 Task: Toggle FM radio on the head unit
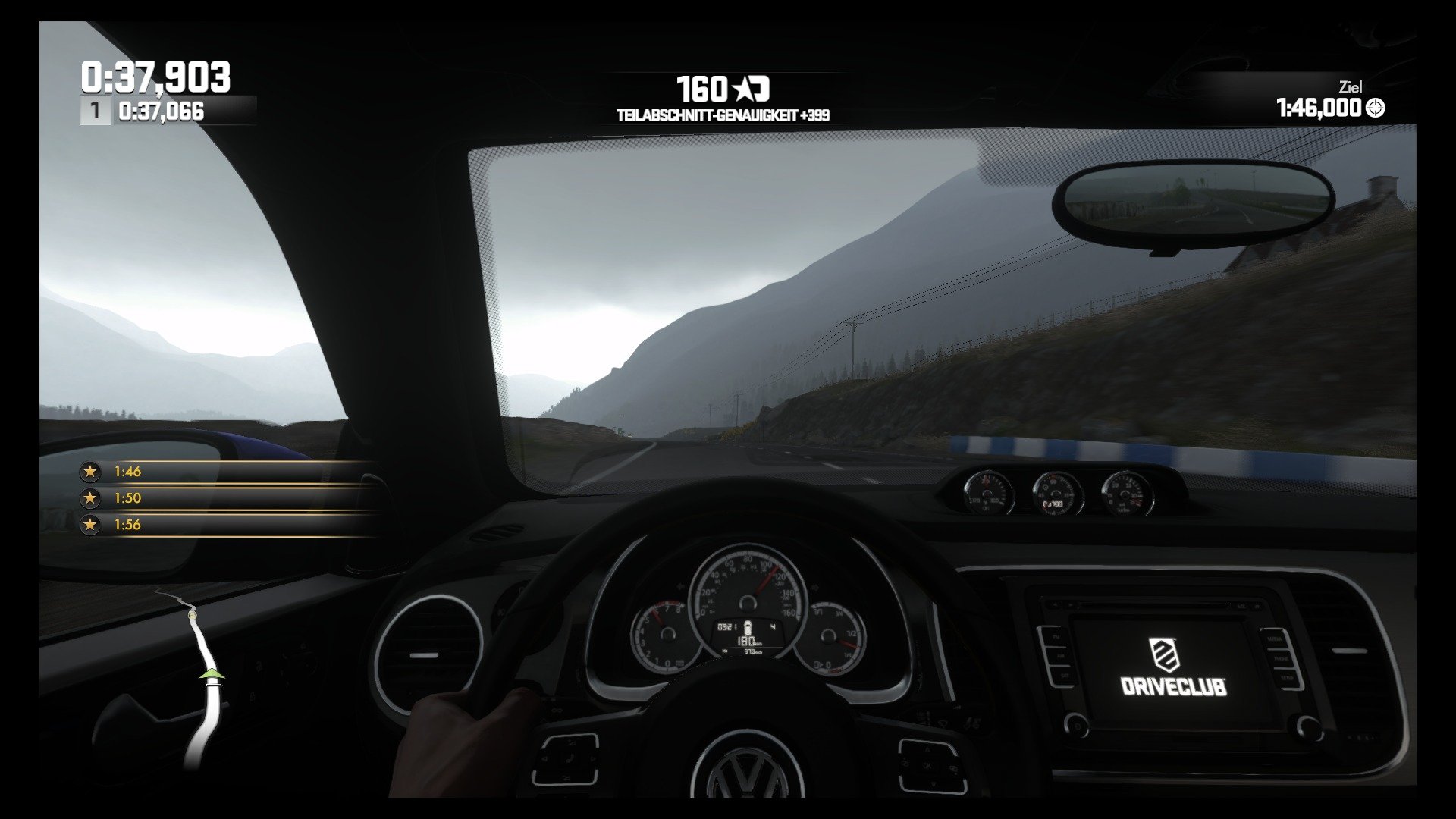point(1058,637)
